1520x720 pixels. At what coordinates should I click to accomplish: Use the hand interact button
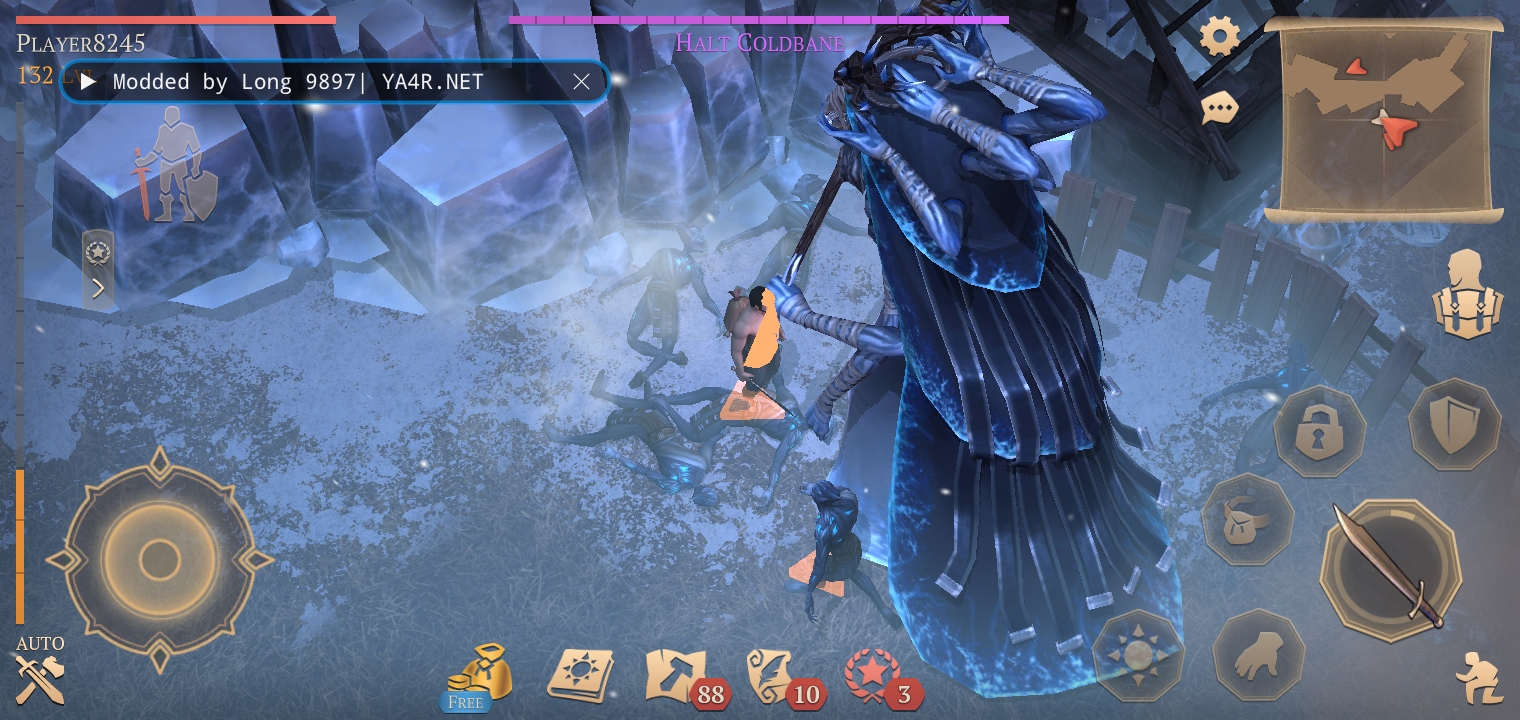pyautogui.click(x=1258, y=656)
